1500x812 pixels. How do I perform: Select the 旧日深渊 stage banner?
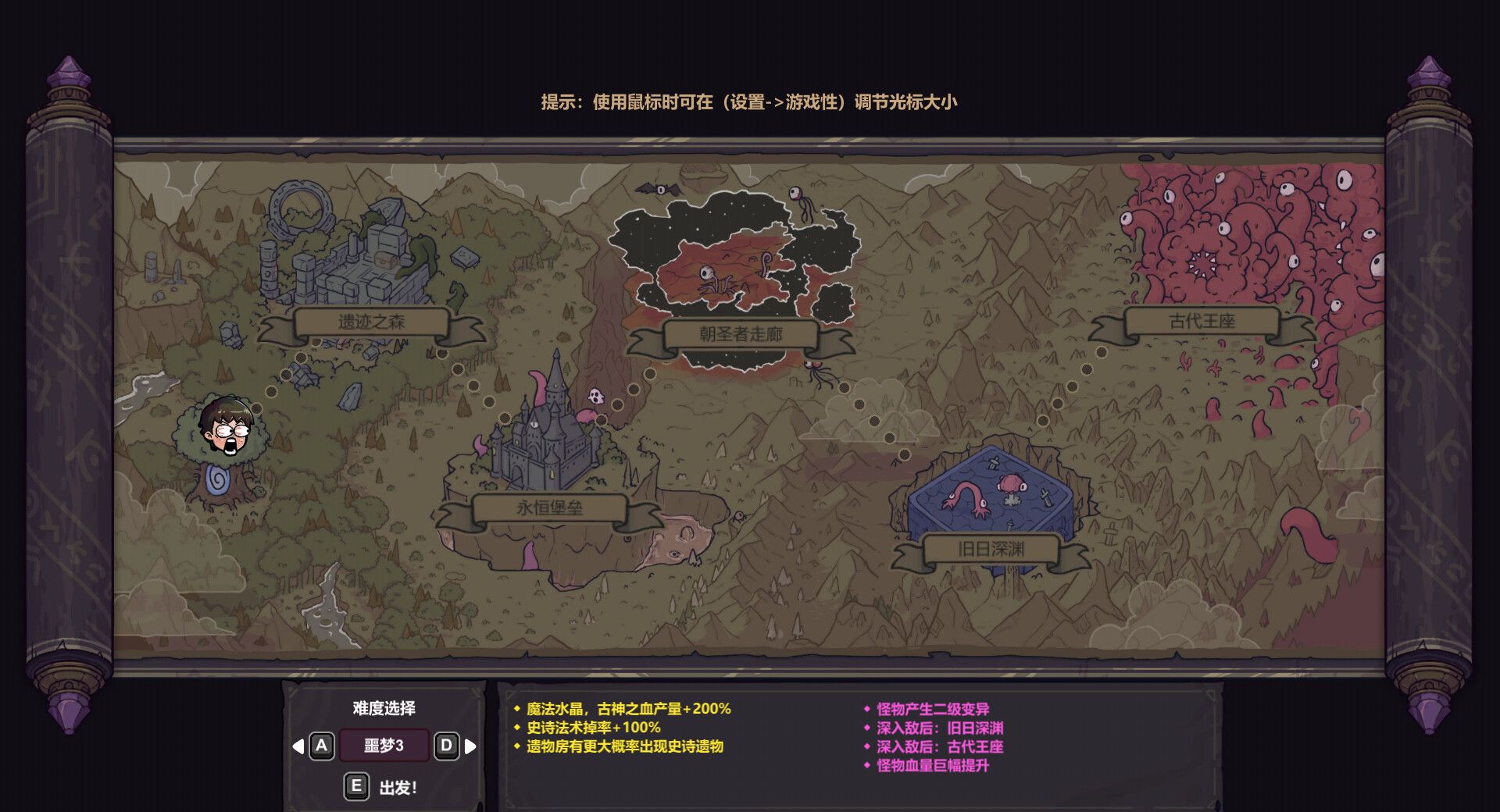click(x=991, y=550)
